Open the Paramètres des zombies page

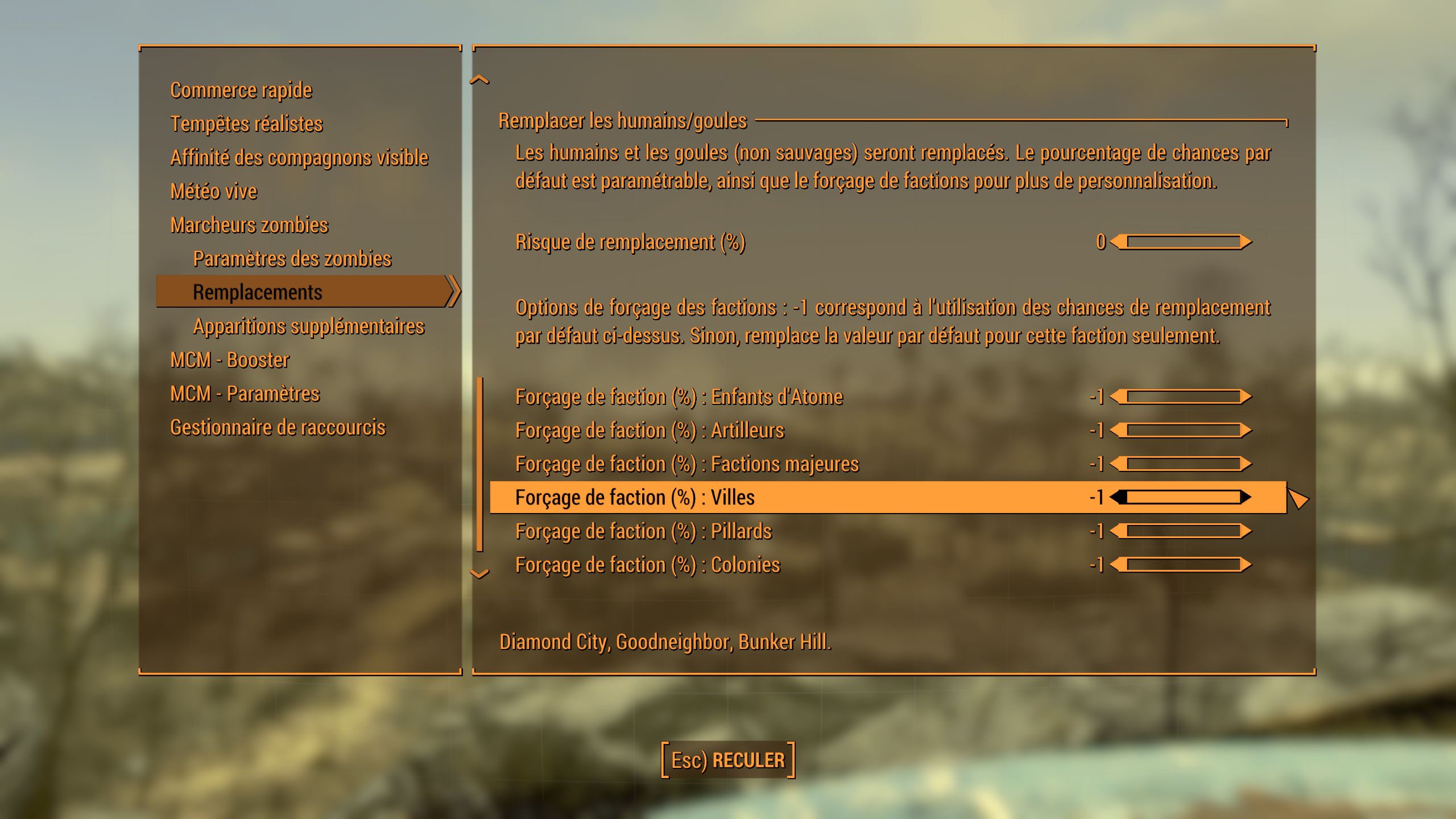[292, 259]
